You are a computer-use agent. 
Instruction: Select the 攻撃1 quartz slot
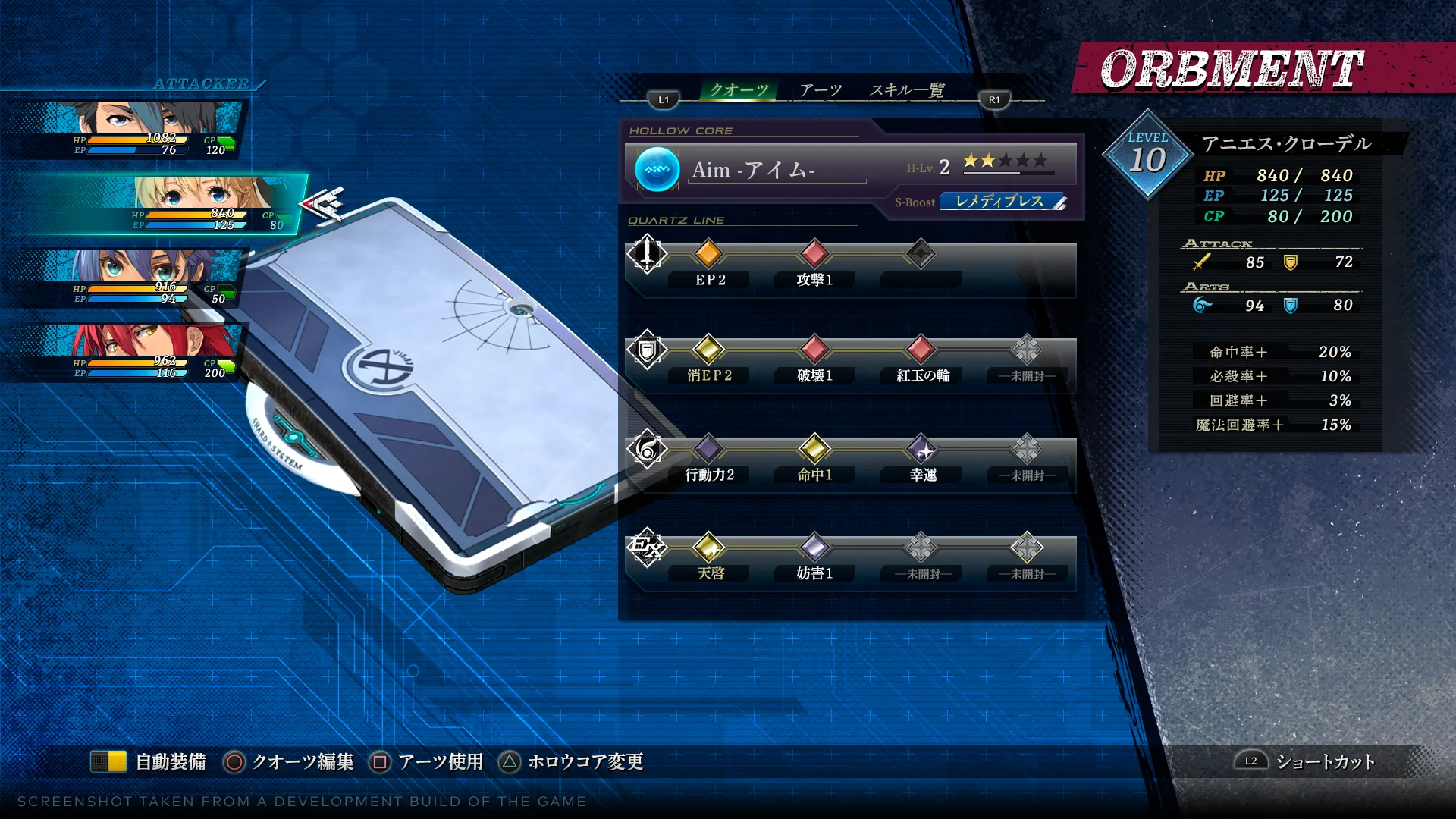[x=814, y=254]
